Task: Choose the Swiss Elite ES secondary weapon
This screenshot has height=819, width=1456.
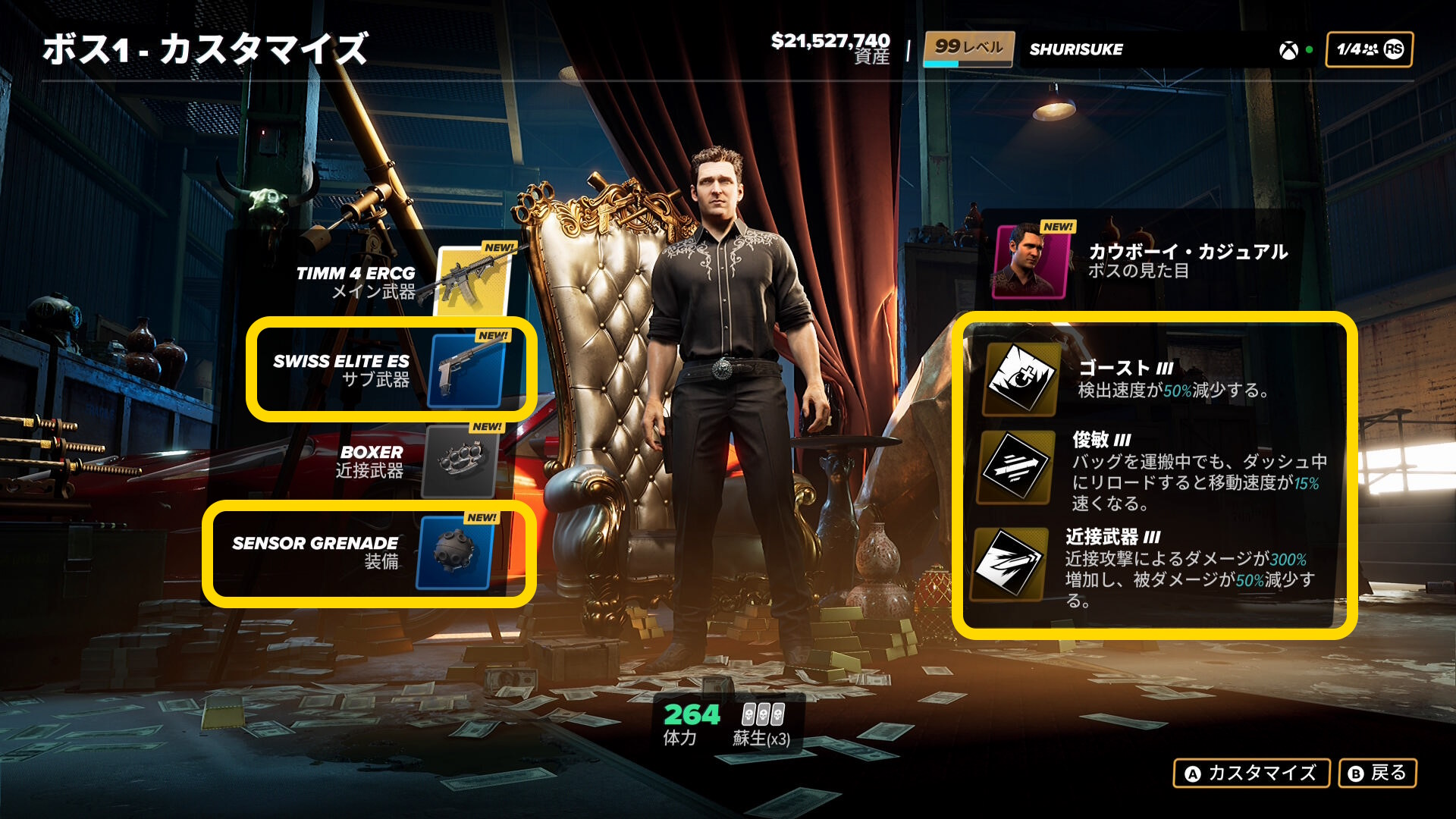Action: click(x=466, y=371)
